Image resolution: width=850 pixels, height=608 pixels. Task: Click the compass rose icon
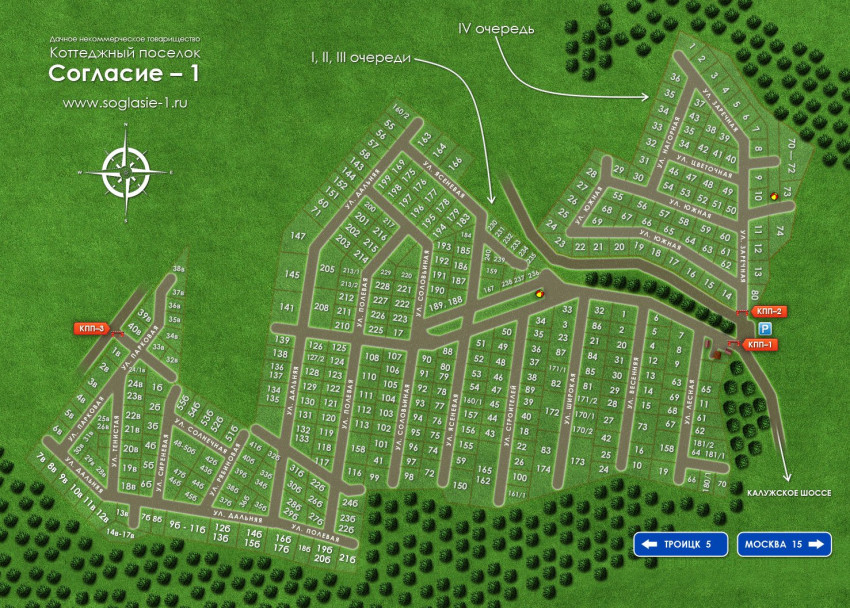126,170
